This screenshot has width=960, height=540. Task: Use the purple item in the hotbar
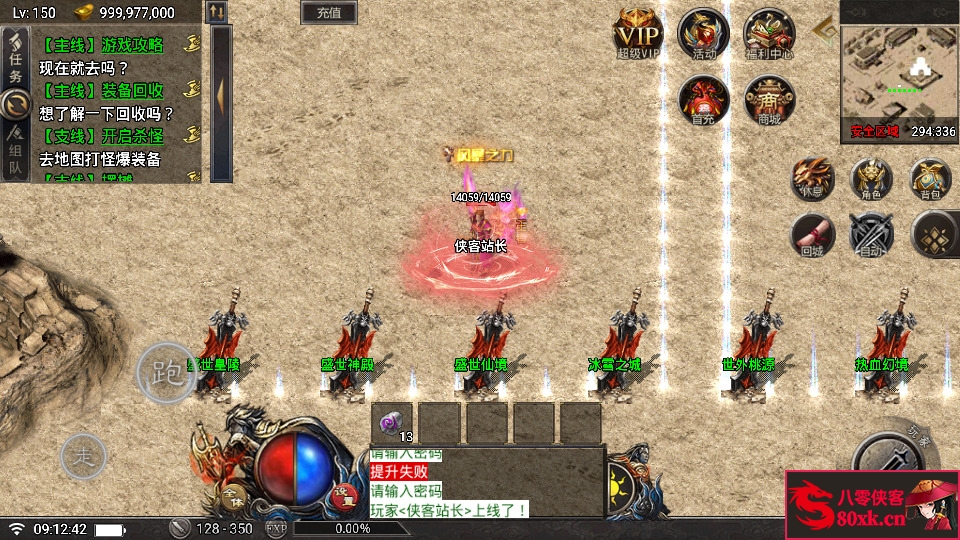pyautogui.click(x=392, y=421)
